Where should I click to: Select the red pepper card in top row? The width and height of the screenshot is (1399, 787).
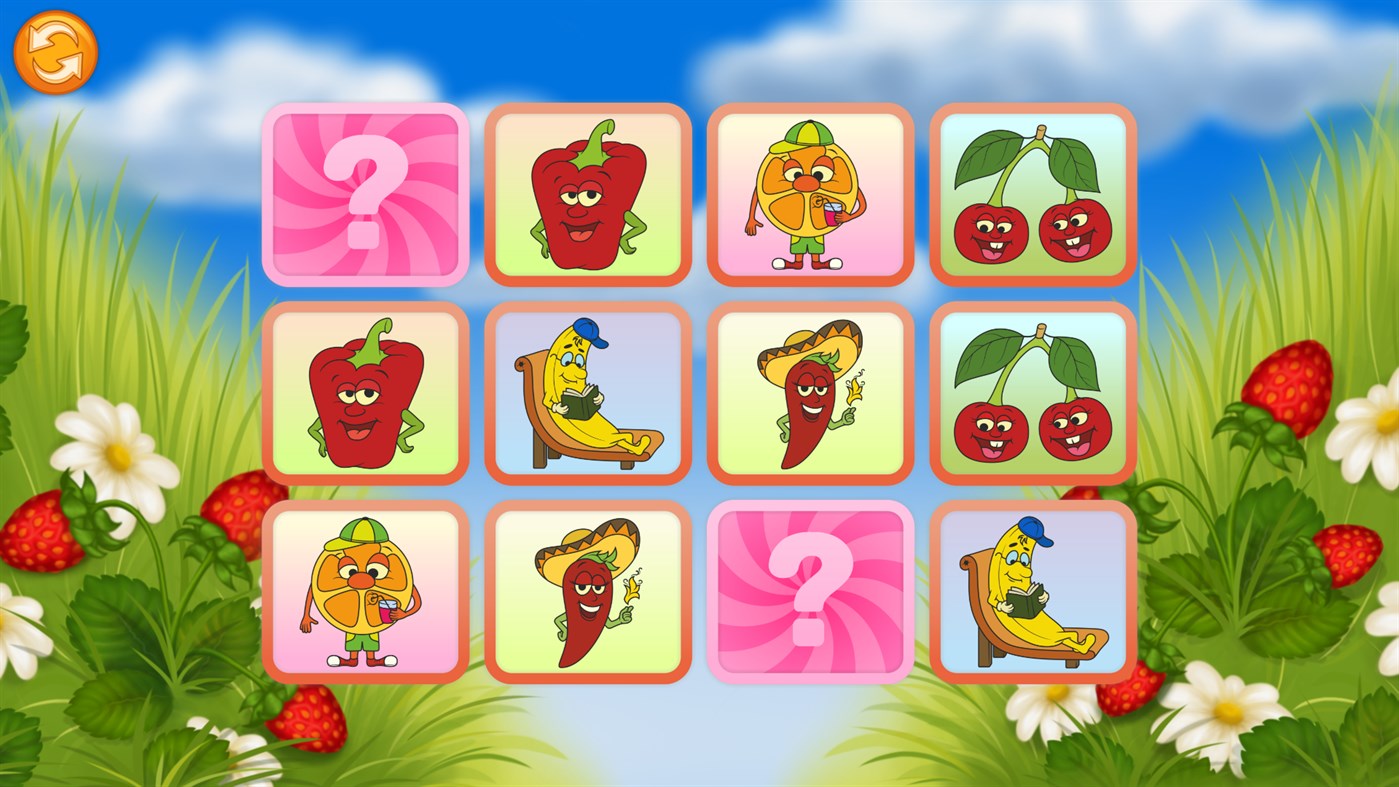(x=587, y=195)
